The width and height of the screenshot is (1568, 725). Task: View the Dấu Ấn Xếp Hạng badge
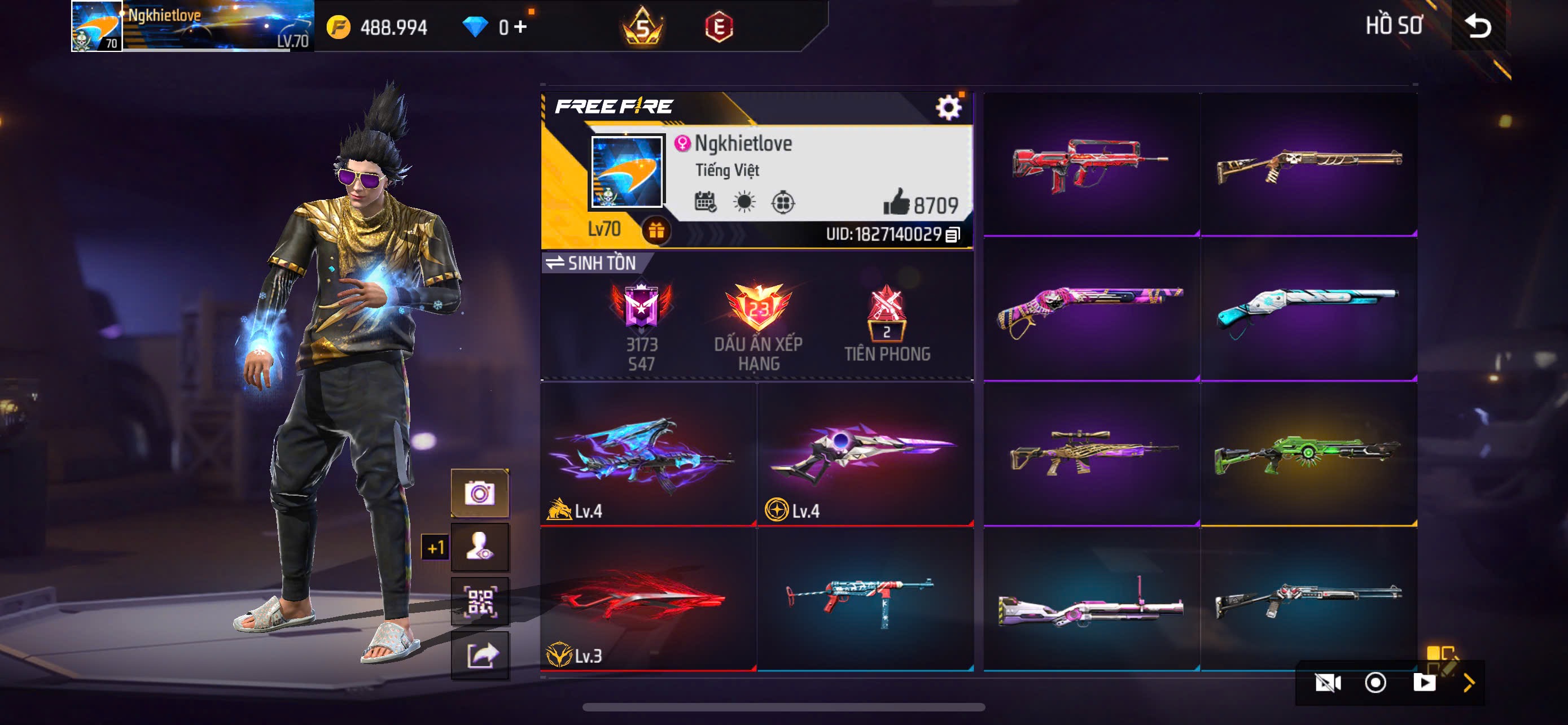click(x=758, y=326)
